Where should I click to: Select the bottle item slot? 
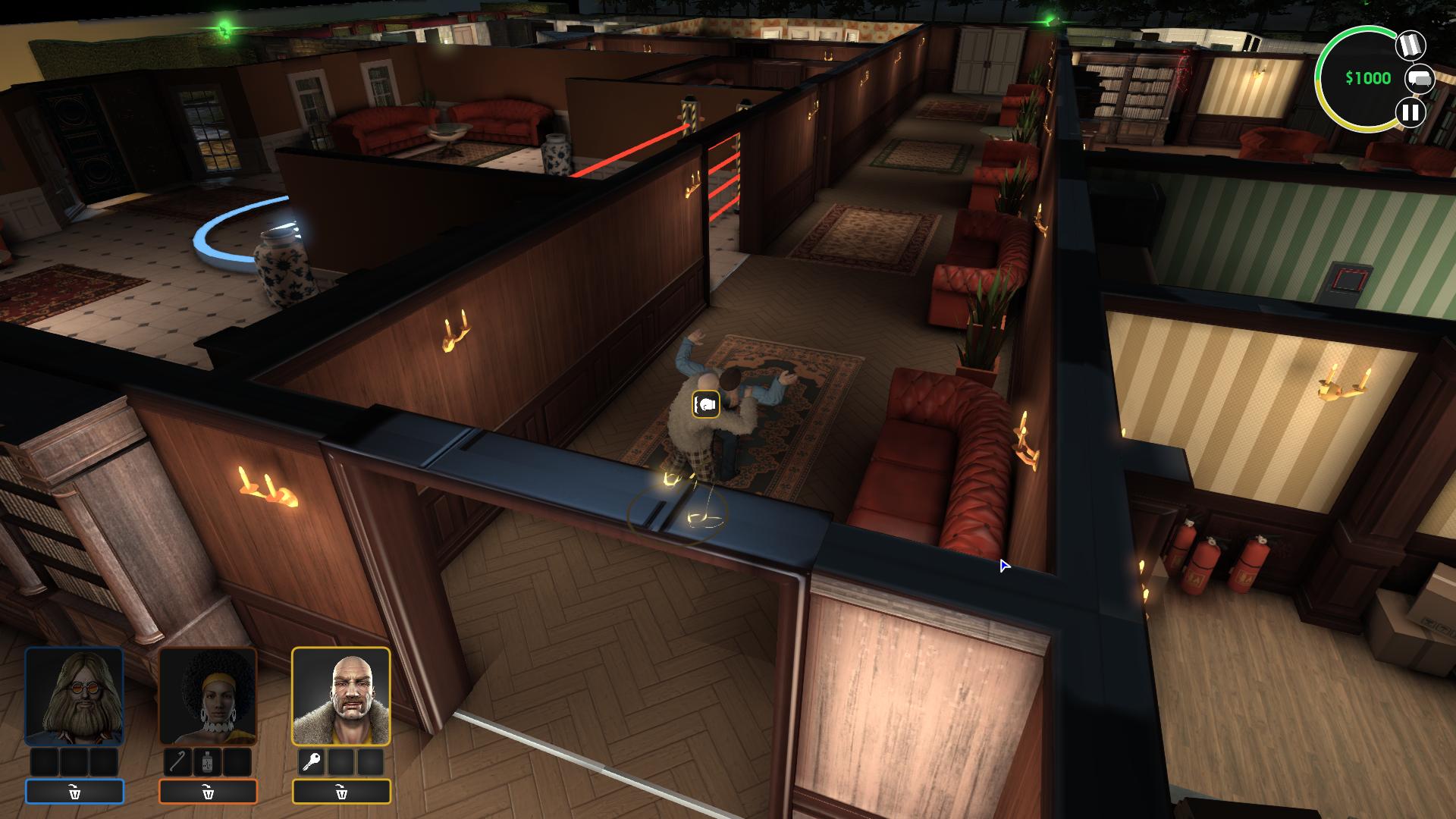point(208,762)
